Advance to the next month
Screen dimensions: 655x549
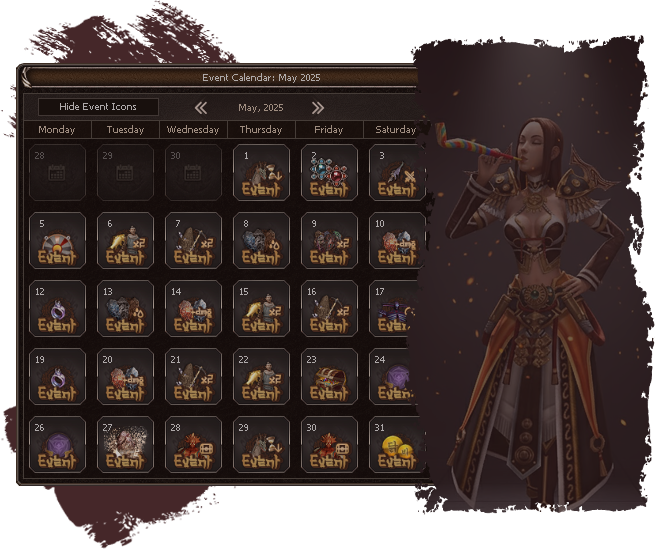pos(318,107)
